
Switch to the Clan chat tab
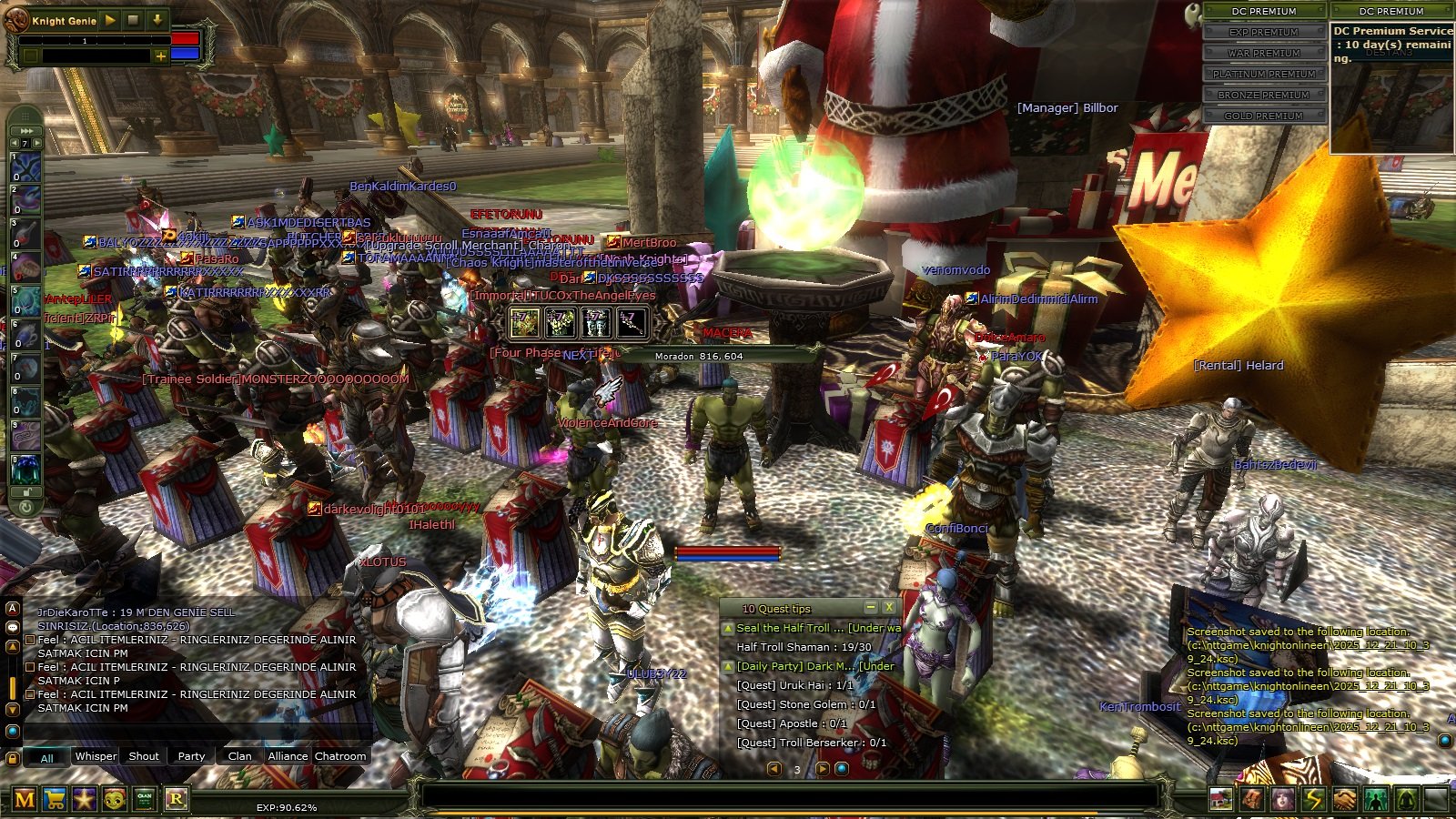click(x=240, y=756)
